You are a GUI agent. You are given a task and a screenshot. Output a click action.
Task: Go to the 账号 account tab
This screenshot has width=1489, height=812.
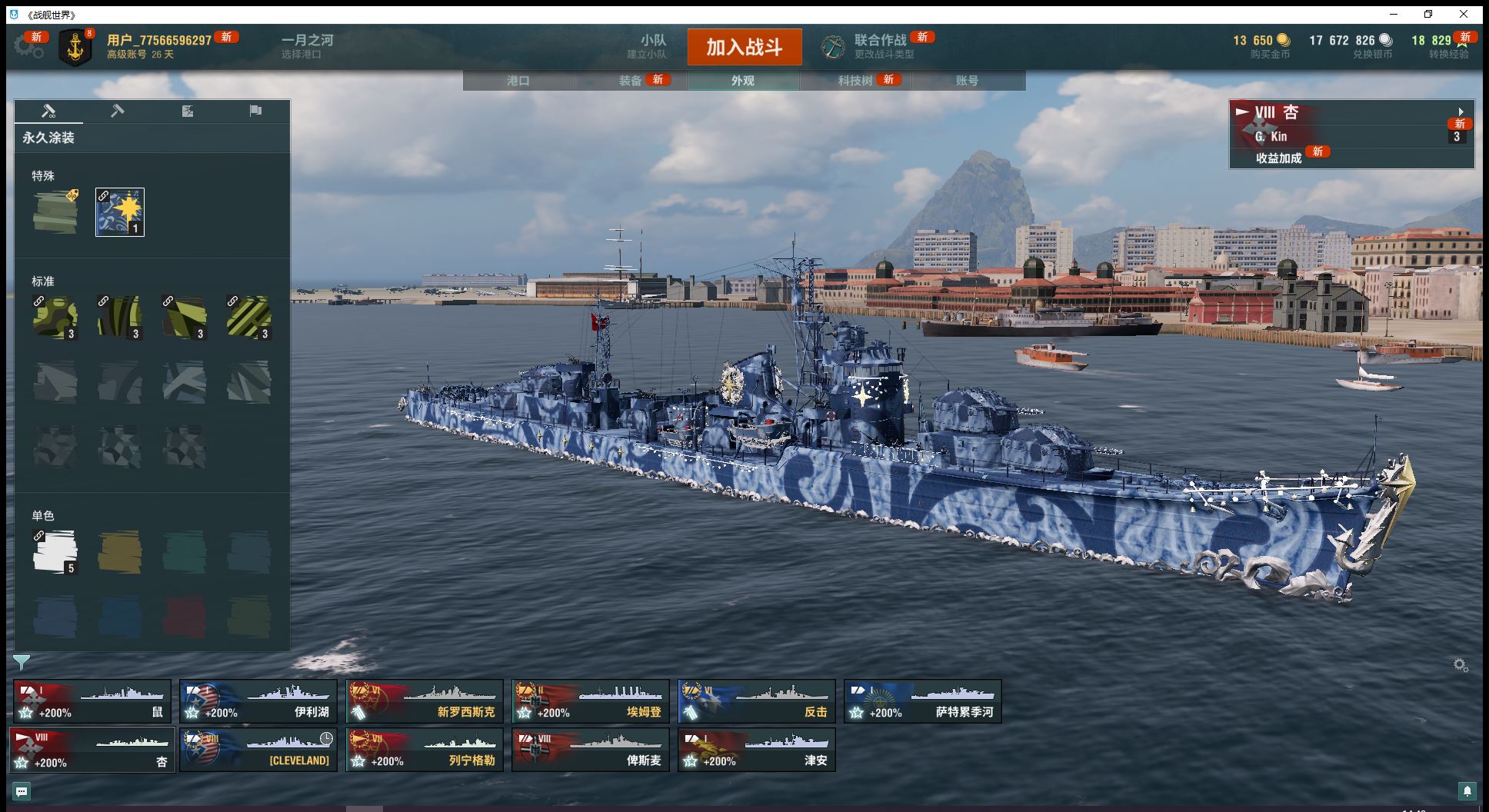click(x=967, y=81)
